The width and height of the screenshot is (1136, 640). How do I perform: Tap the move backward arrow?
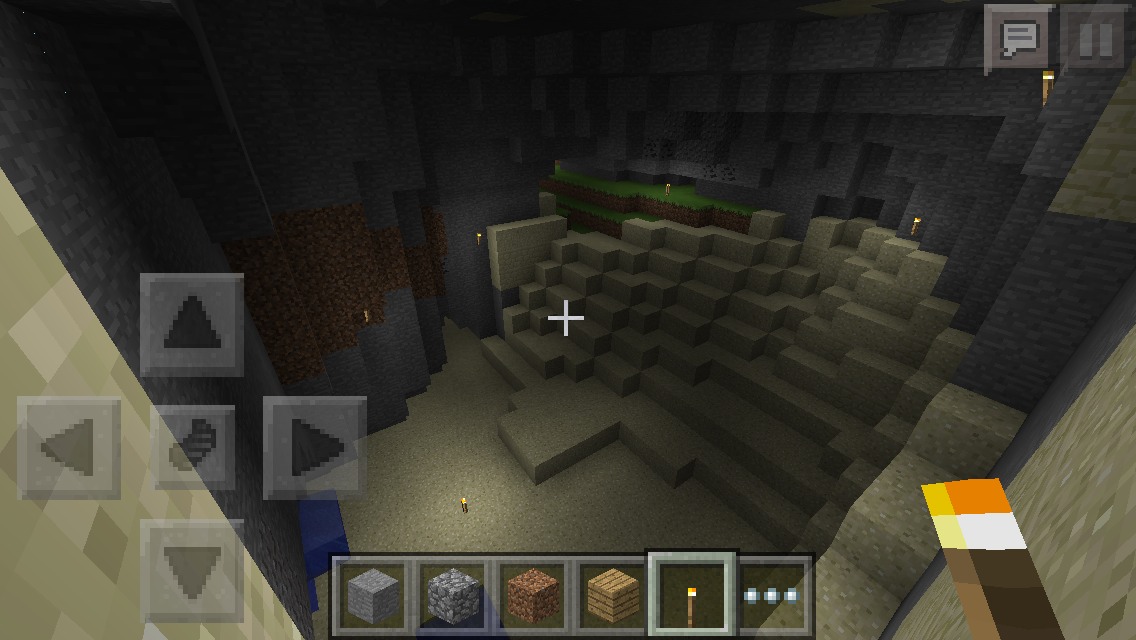(x=192, y=570)
